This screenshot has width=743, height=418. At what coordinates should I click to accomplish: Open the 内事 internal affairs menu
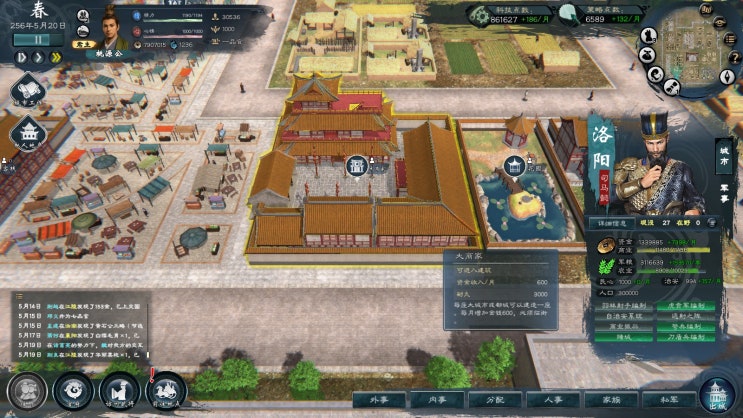tap(436, 399)
